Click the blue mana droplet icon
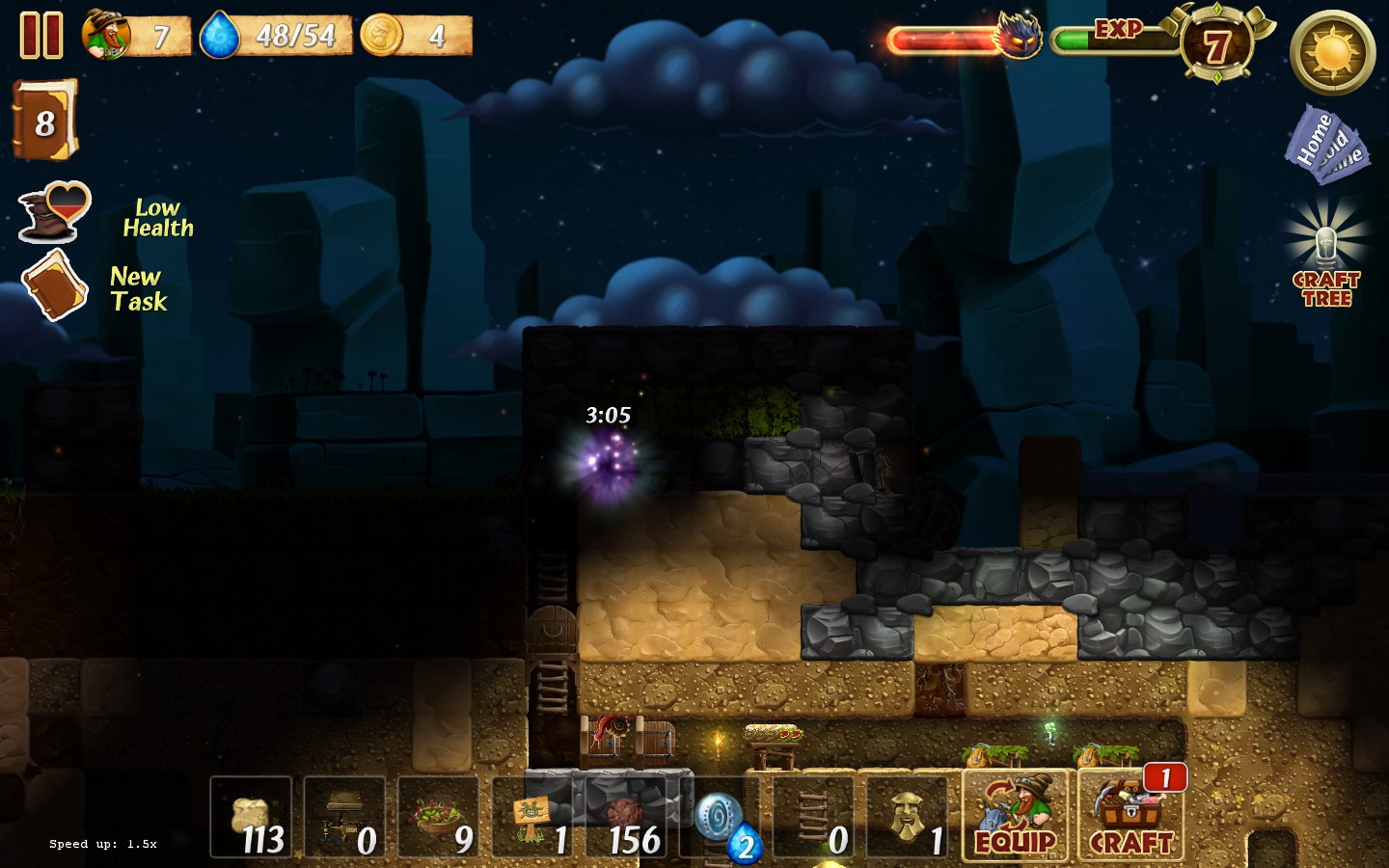This screenshot has width=1389, height=868. [219, 37]
